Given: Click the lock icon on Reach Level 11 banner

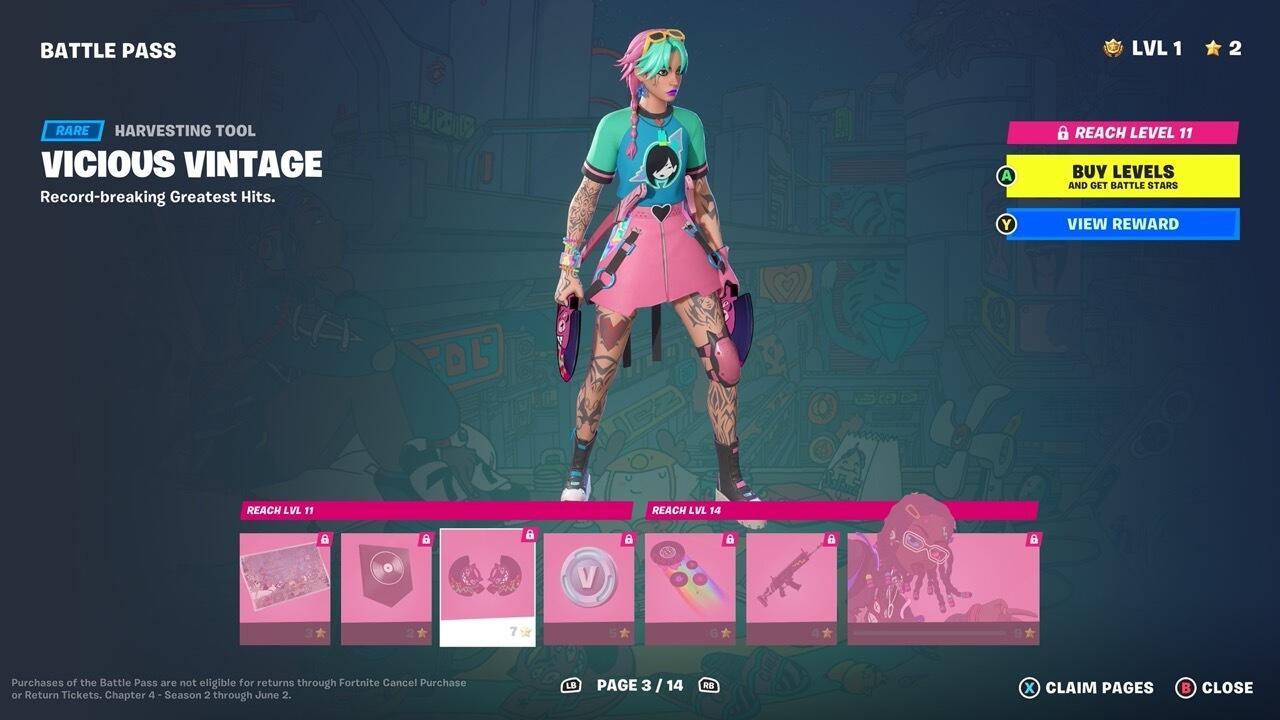Looking at the screenshot, I should point(1063,131).
